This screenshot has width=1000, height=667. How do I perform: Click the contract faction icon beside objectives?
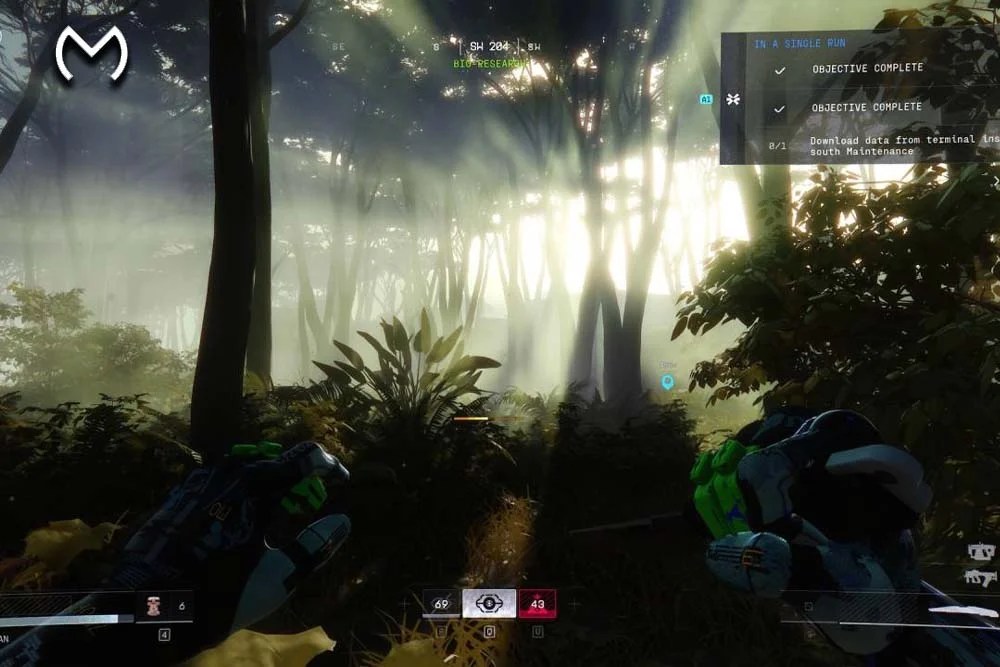(x=733, y=100)
